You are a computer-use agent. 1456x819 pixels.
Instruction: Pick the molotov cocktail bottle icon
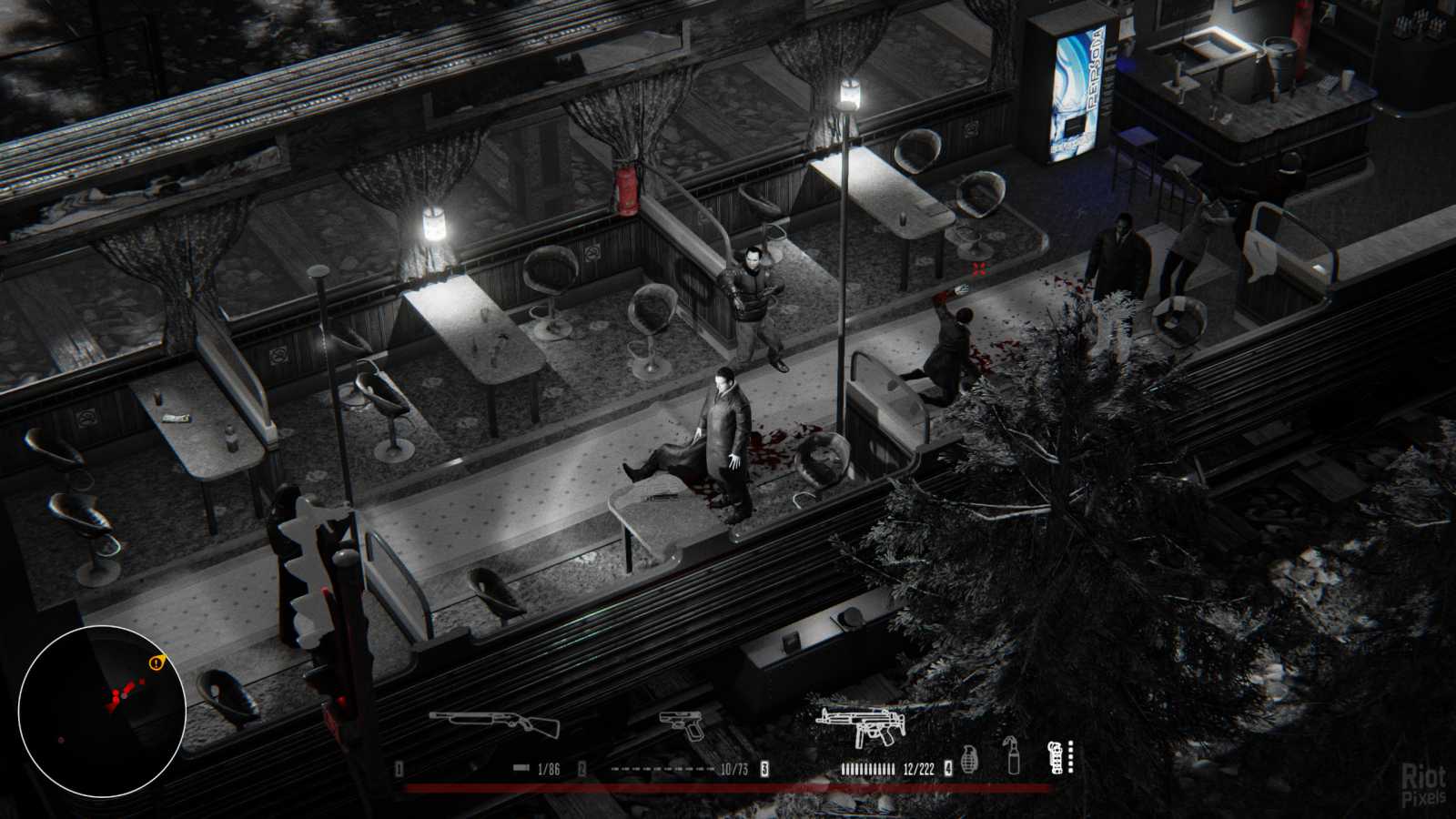point(1012,755)
